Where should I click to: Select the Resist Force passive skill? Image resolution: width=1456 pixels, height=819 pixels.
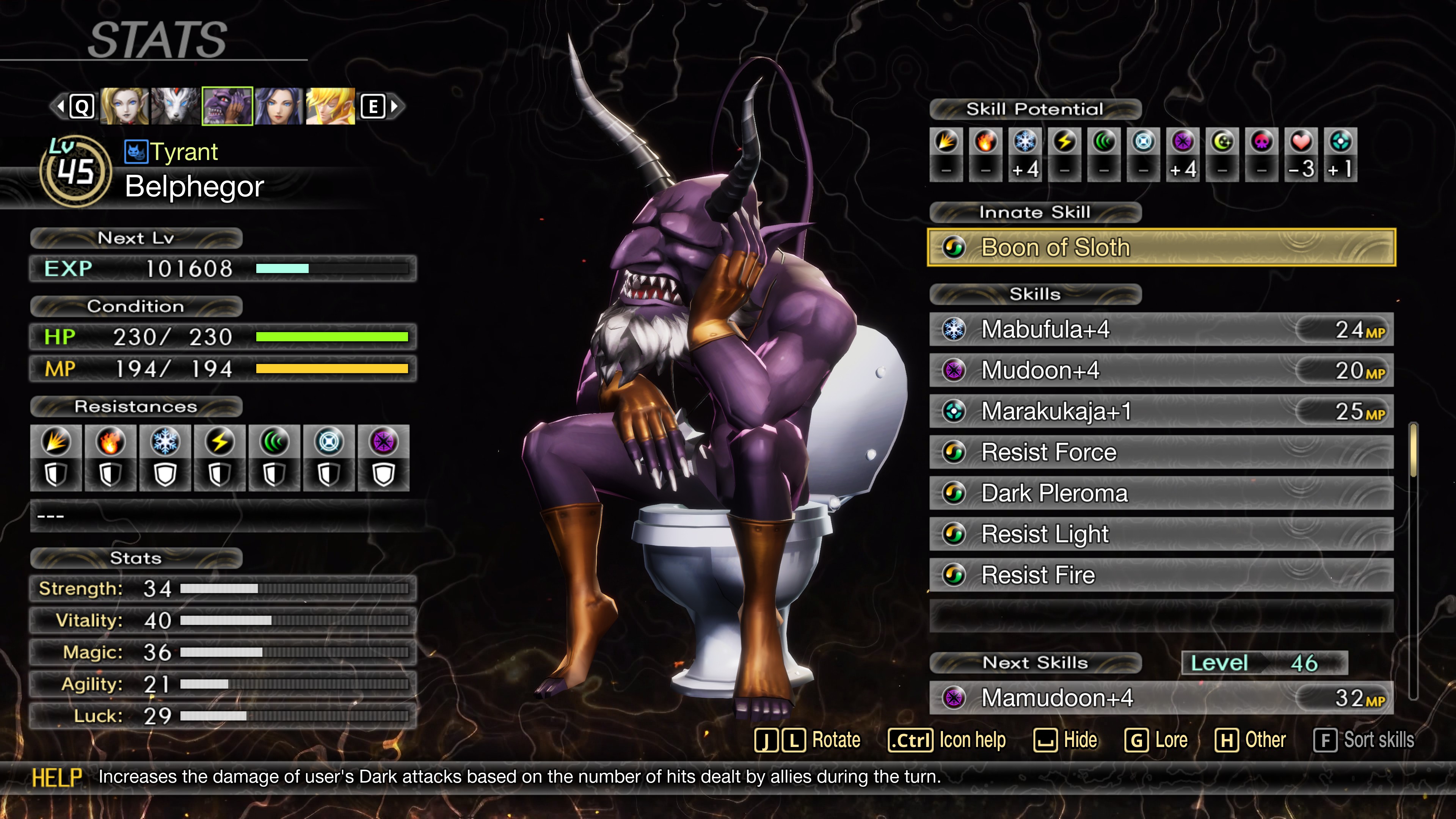(x=1161, y=452)
